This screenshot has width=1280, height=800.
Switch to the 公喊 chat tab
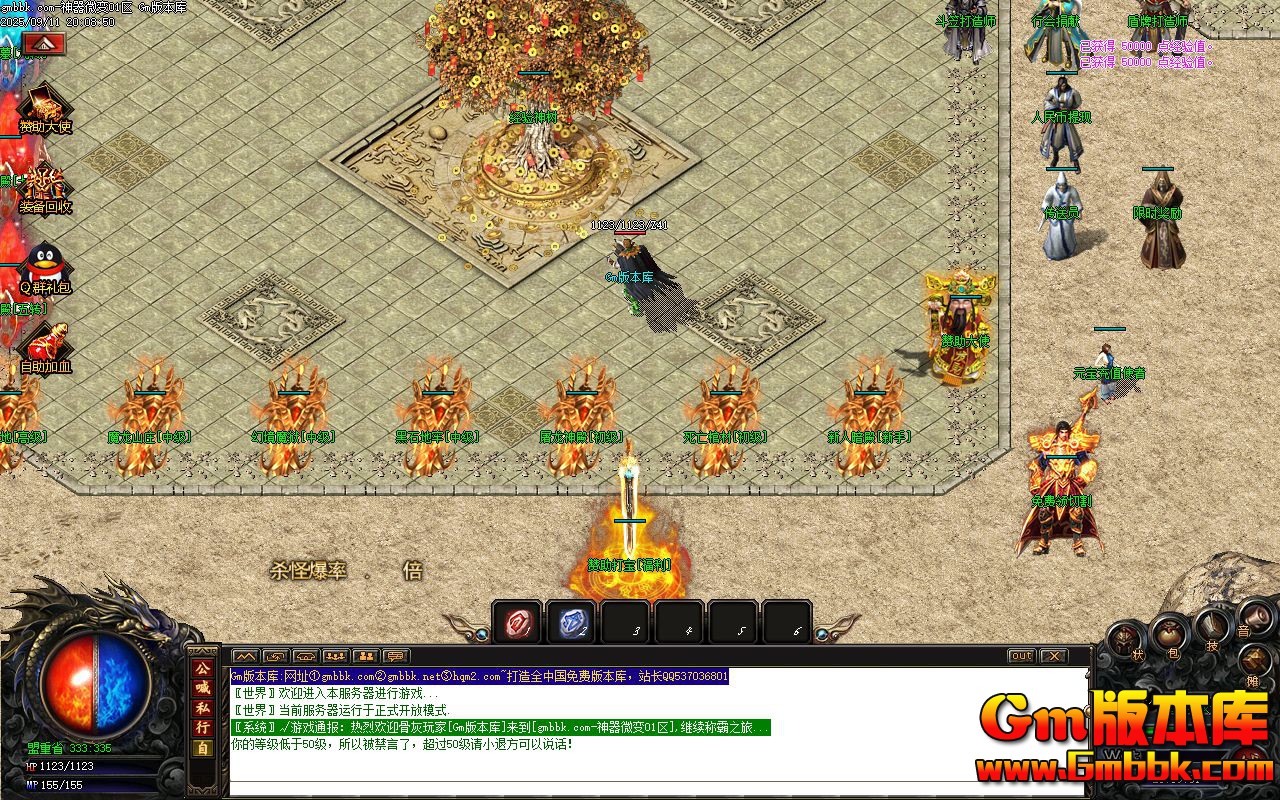coord(204,677)
